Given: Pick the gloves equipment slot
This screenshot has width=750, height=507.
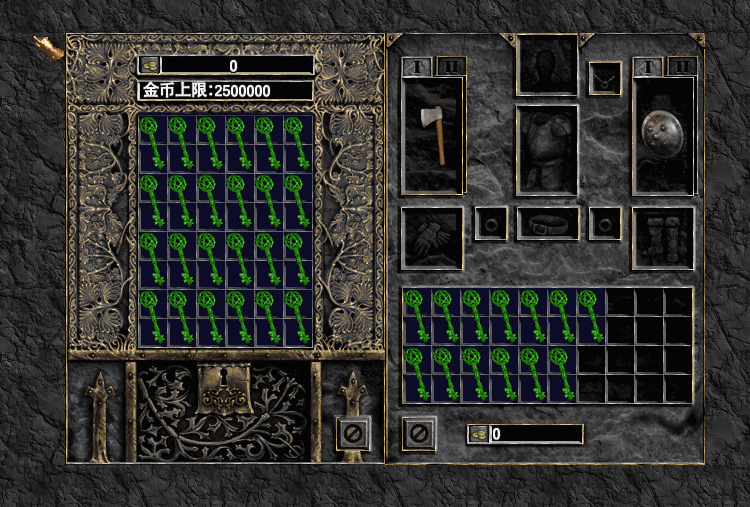Looking at the screenshot, I should tap(432, 238).
